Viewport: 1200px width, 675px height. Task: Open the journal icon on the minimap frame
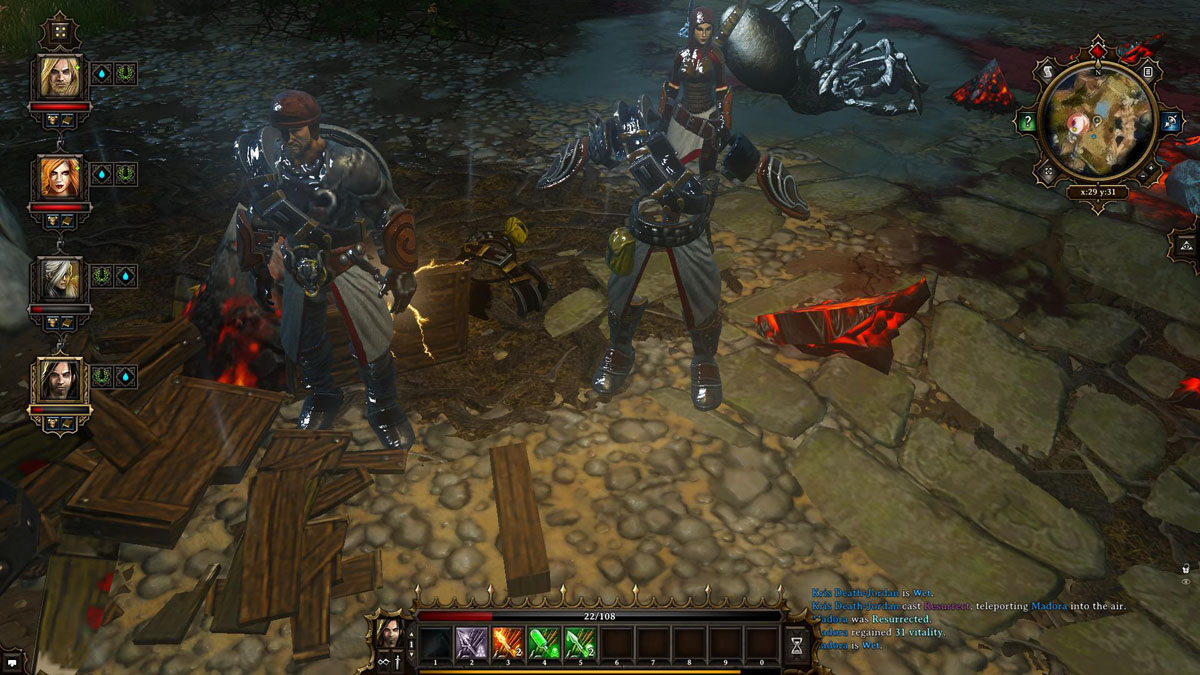1147,71
